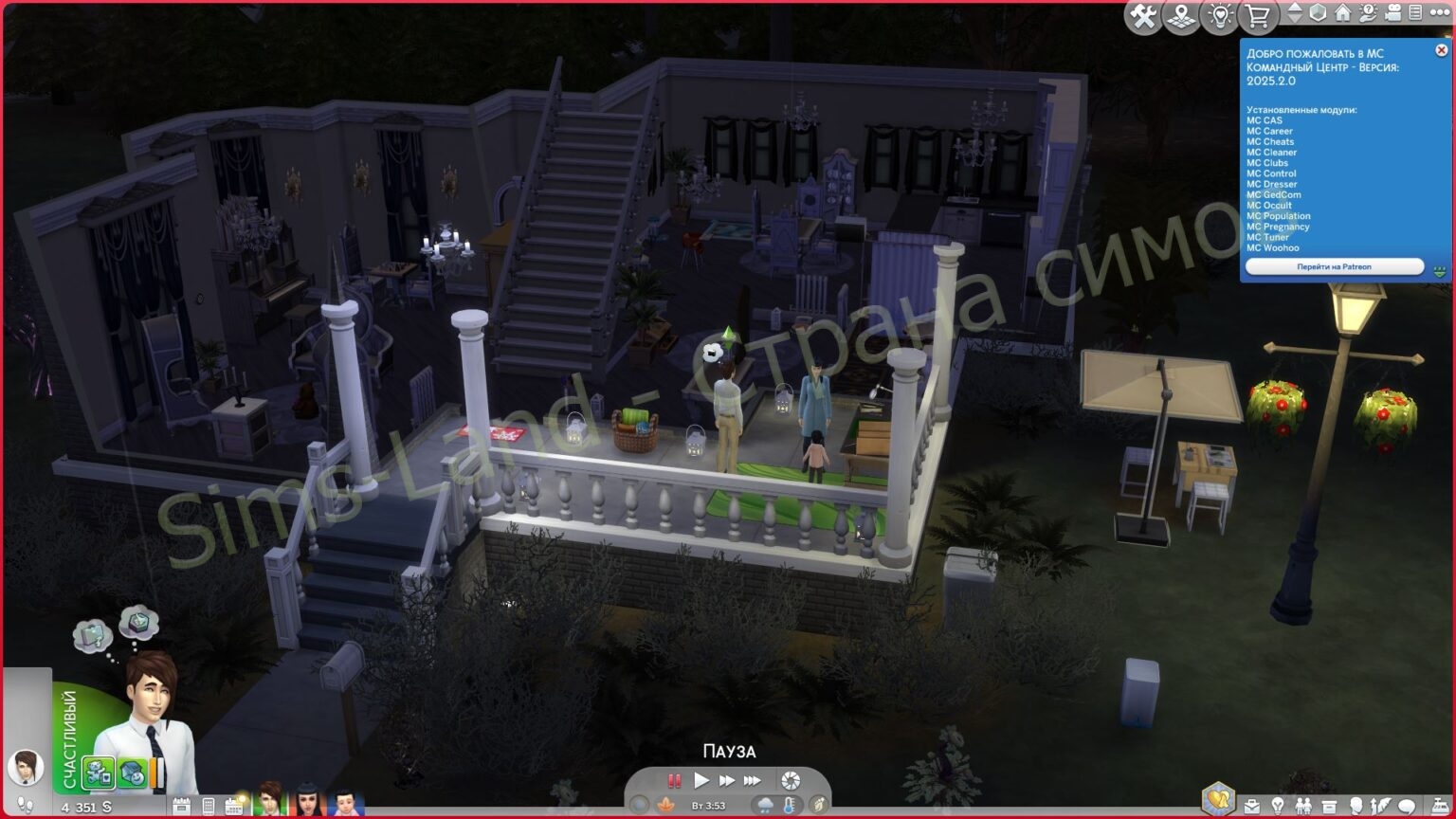
Task: Open the Career briefcase panel icon
Action: [x=1252, y=805]
